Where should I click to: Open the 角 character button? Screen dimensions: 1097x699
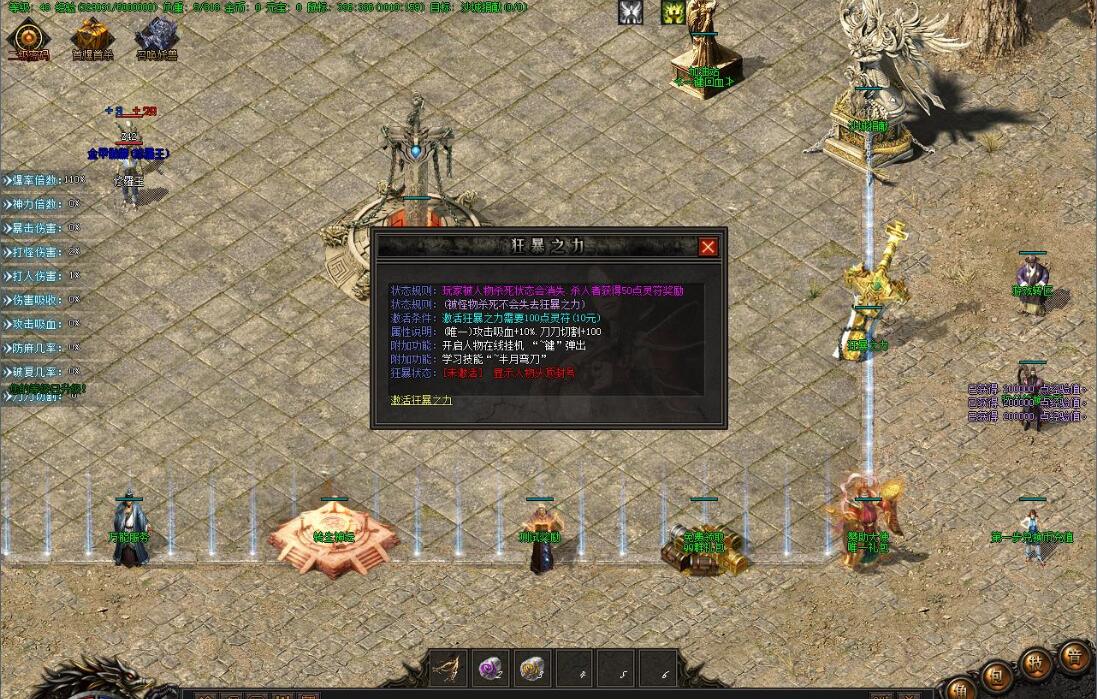pos(959,688)
